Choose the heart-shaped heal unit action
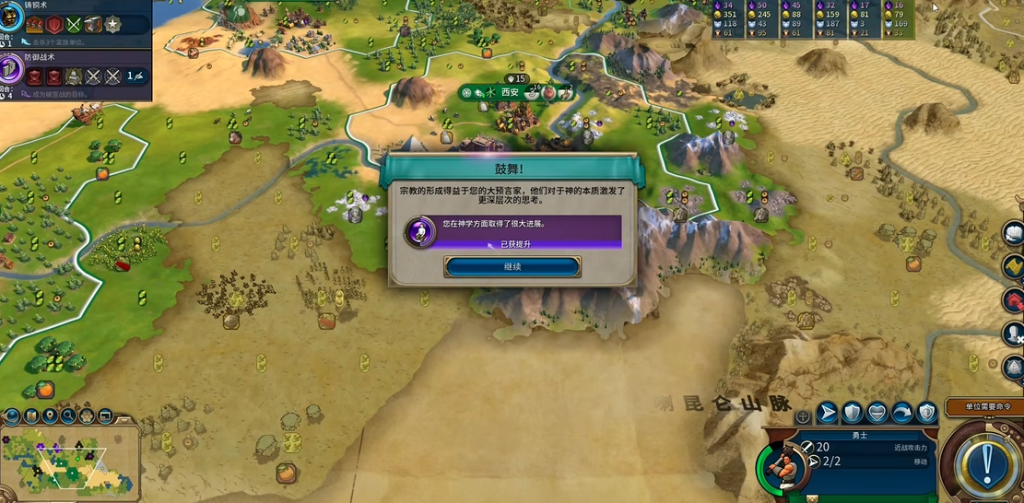 click(877, 412)
